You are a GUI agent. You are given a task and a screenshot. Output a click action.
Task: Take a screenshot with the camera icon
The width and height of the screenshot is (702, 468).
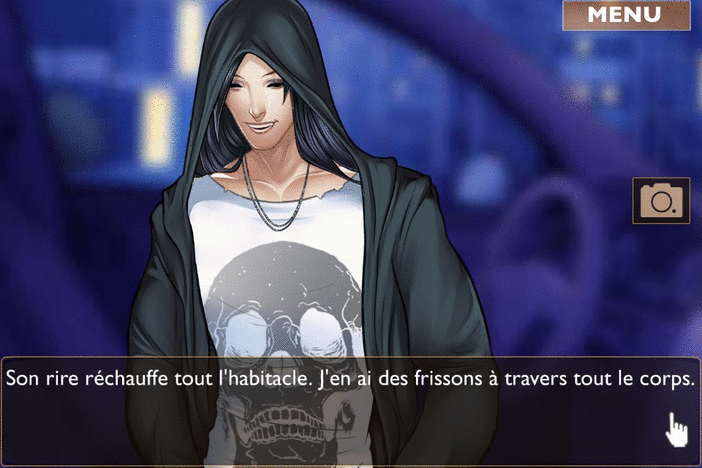[x=661, y=201]
